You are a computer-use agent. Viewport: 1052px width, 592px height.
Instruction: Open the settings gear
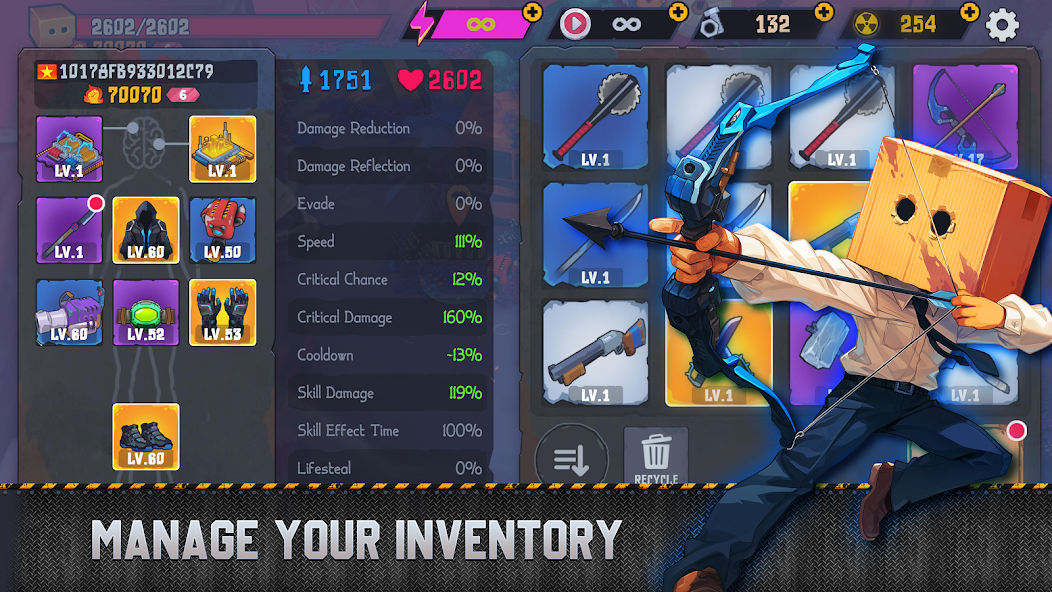click(1003, 24)
